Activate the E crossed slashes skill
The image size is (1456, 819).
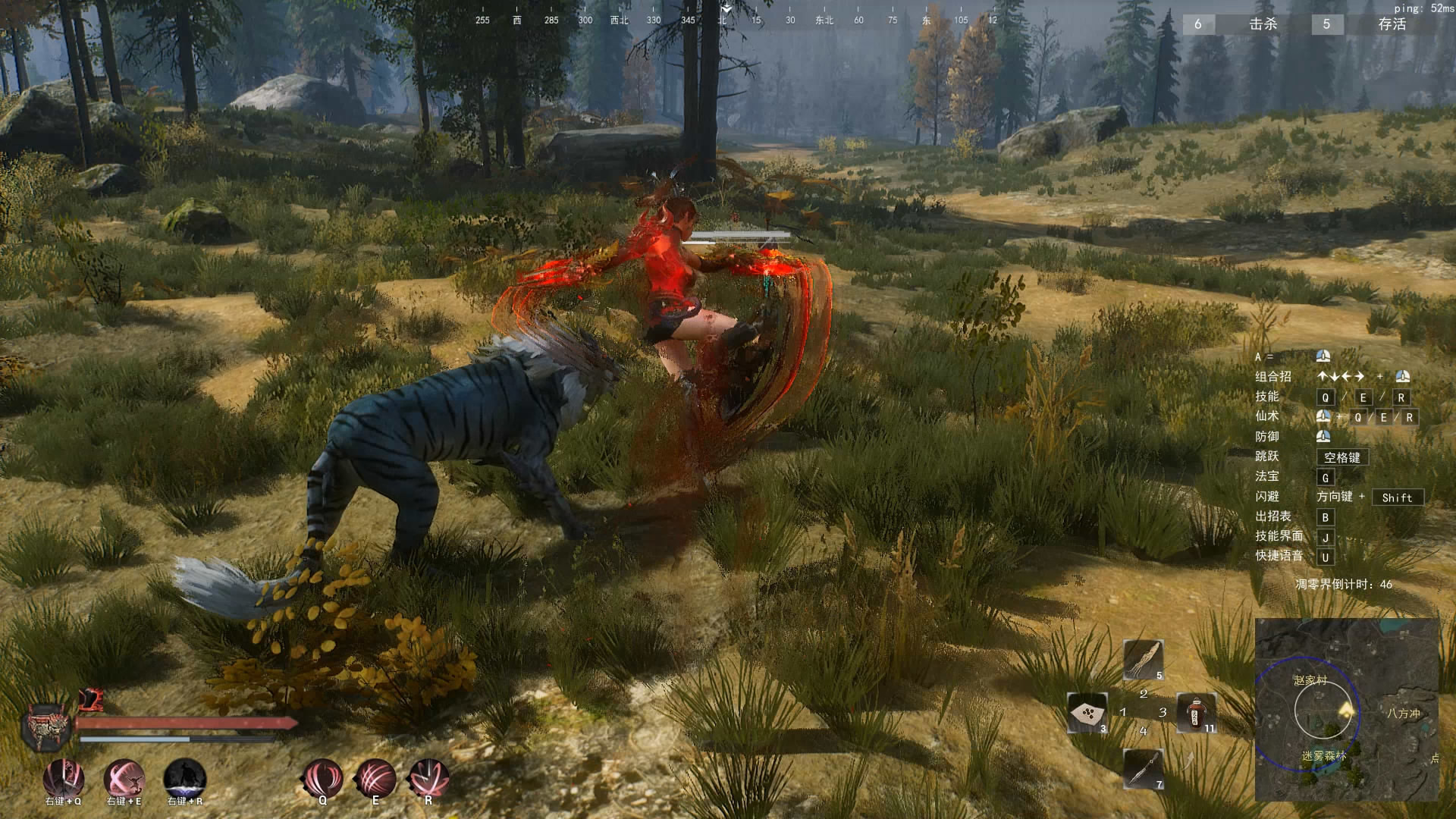tap(375, 778)
